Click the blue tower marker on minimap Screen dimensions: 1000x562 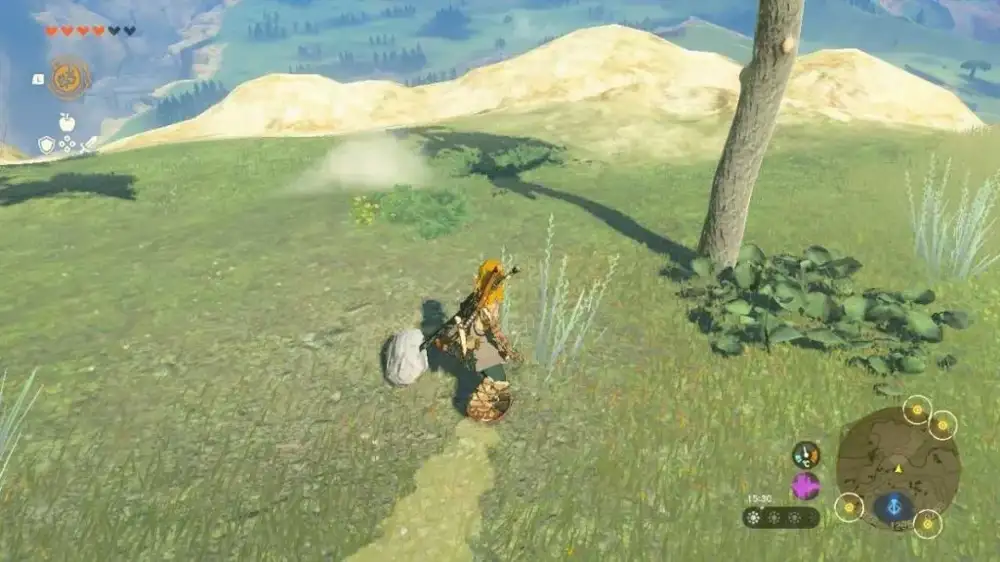[893, 507]
